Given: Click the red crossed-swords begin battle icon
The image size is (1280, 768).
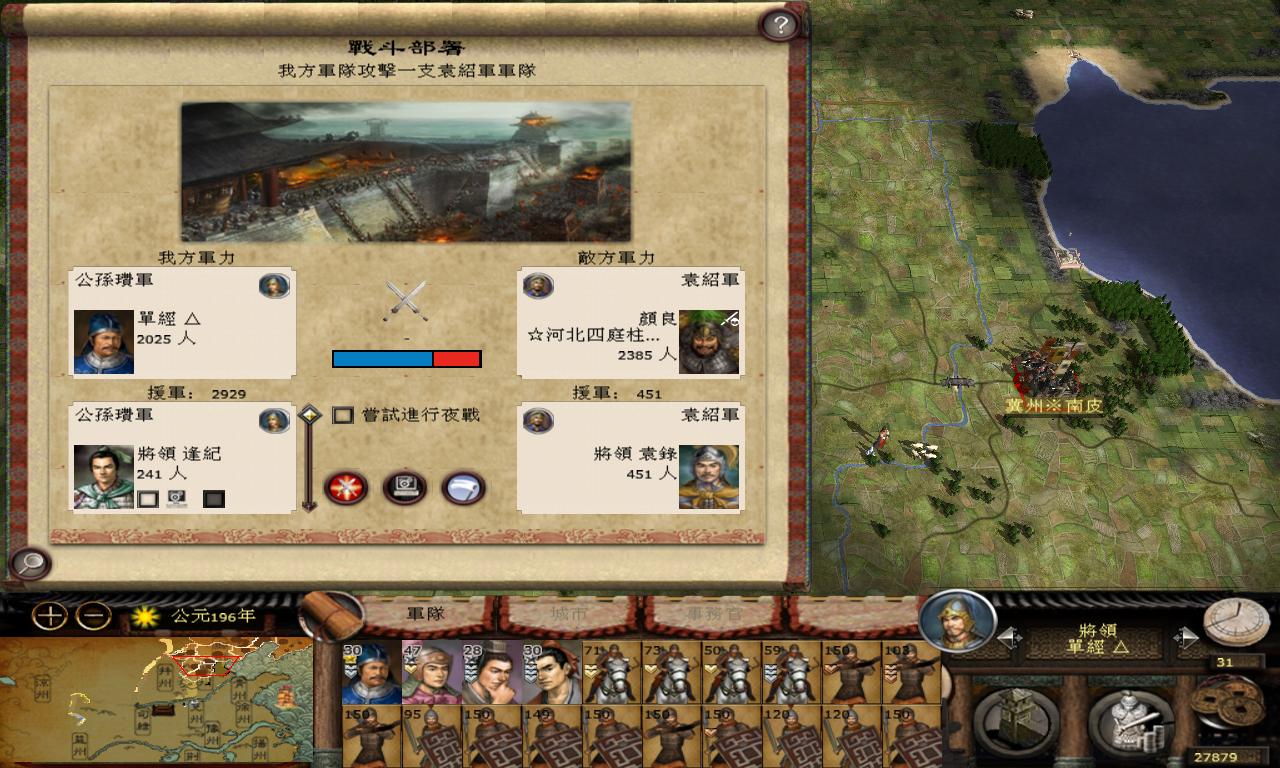Looking at the screenshot, I should click(345, 489).
